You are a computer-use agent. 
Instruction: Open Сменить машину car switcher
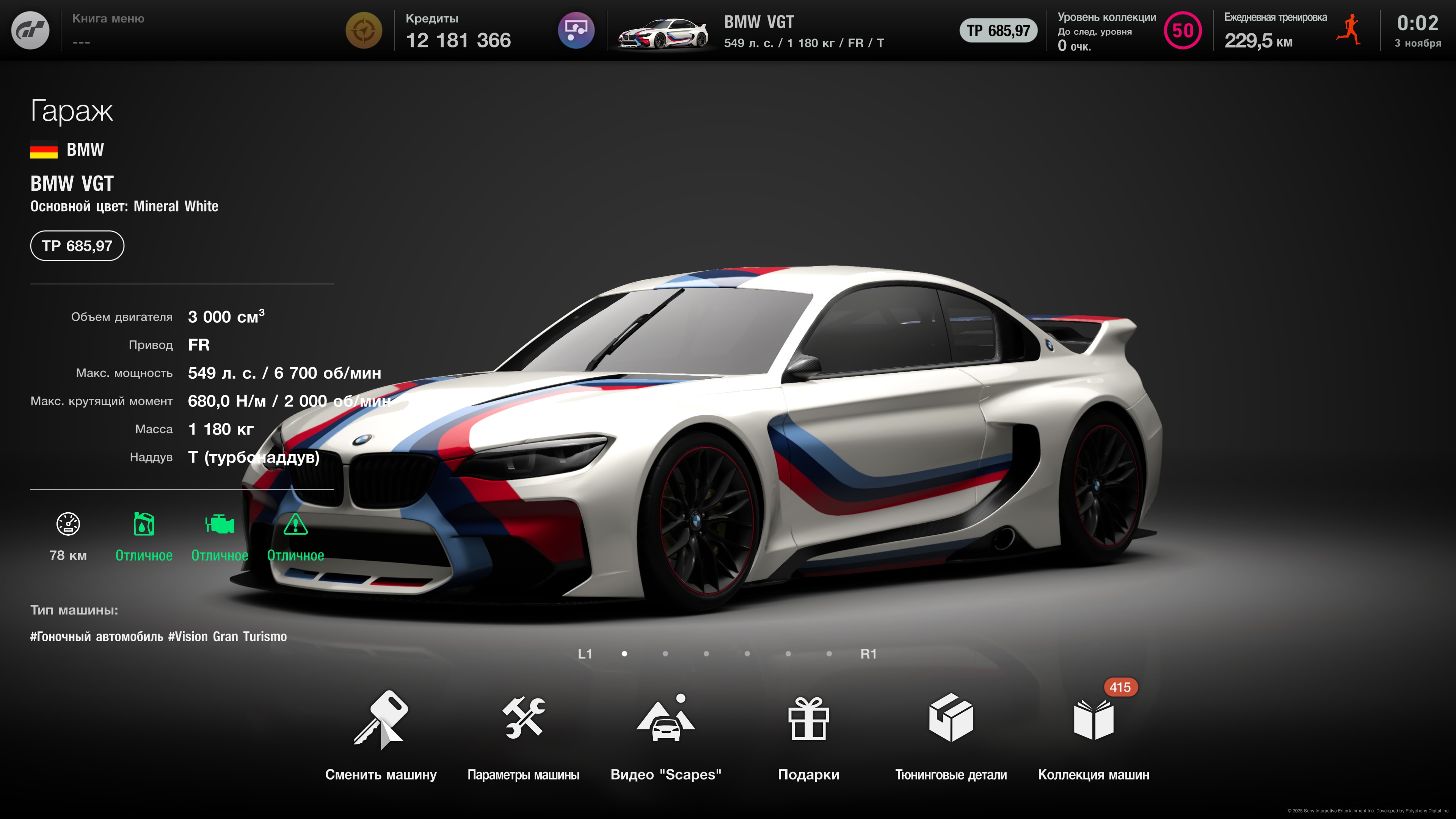tap(380, 720)
